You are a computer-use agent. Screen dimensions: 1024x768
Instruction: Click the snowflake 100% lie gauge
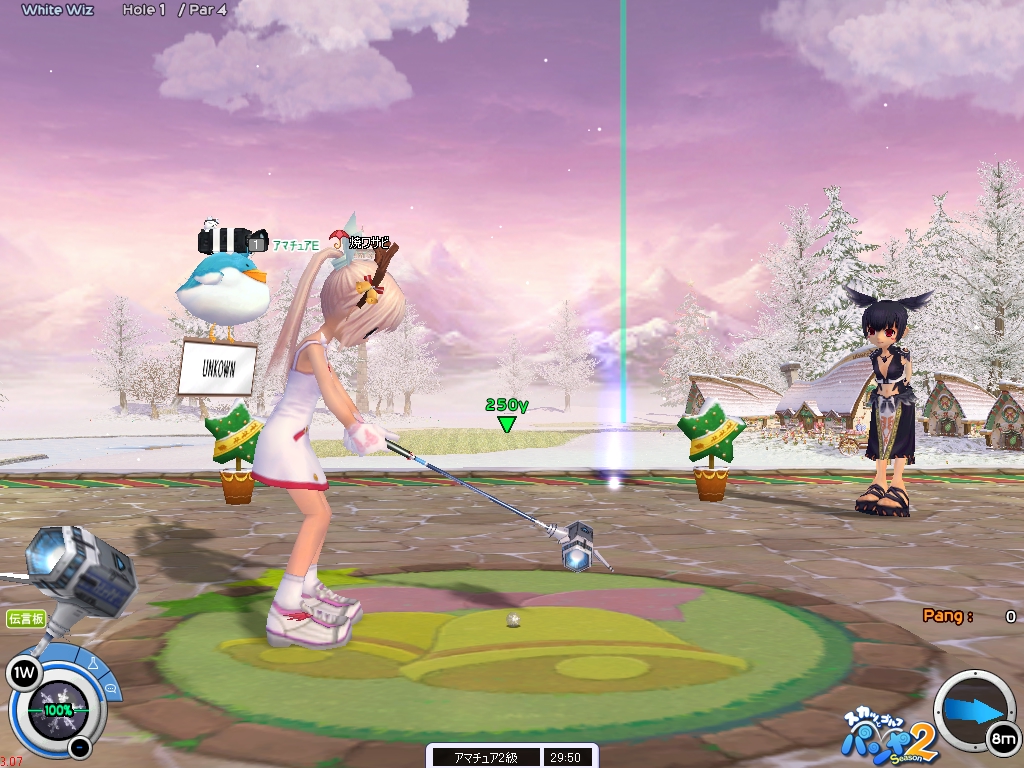click(56, 710)
